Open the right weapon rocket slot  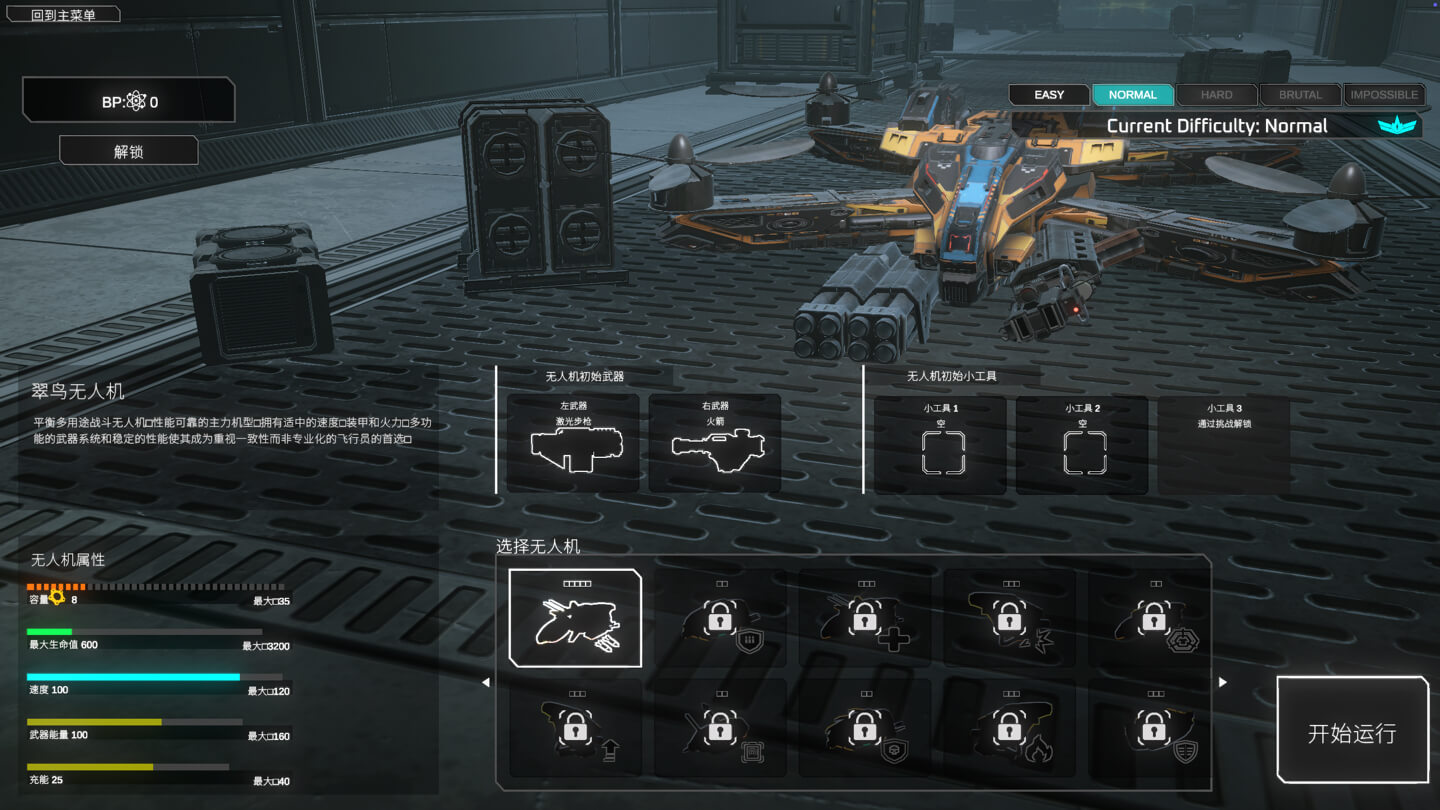[x=715, y=443]
